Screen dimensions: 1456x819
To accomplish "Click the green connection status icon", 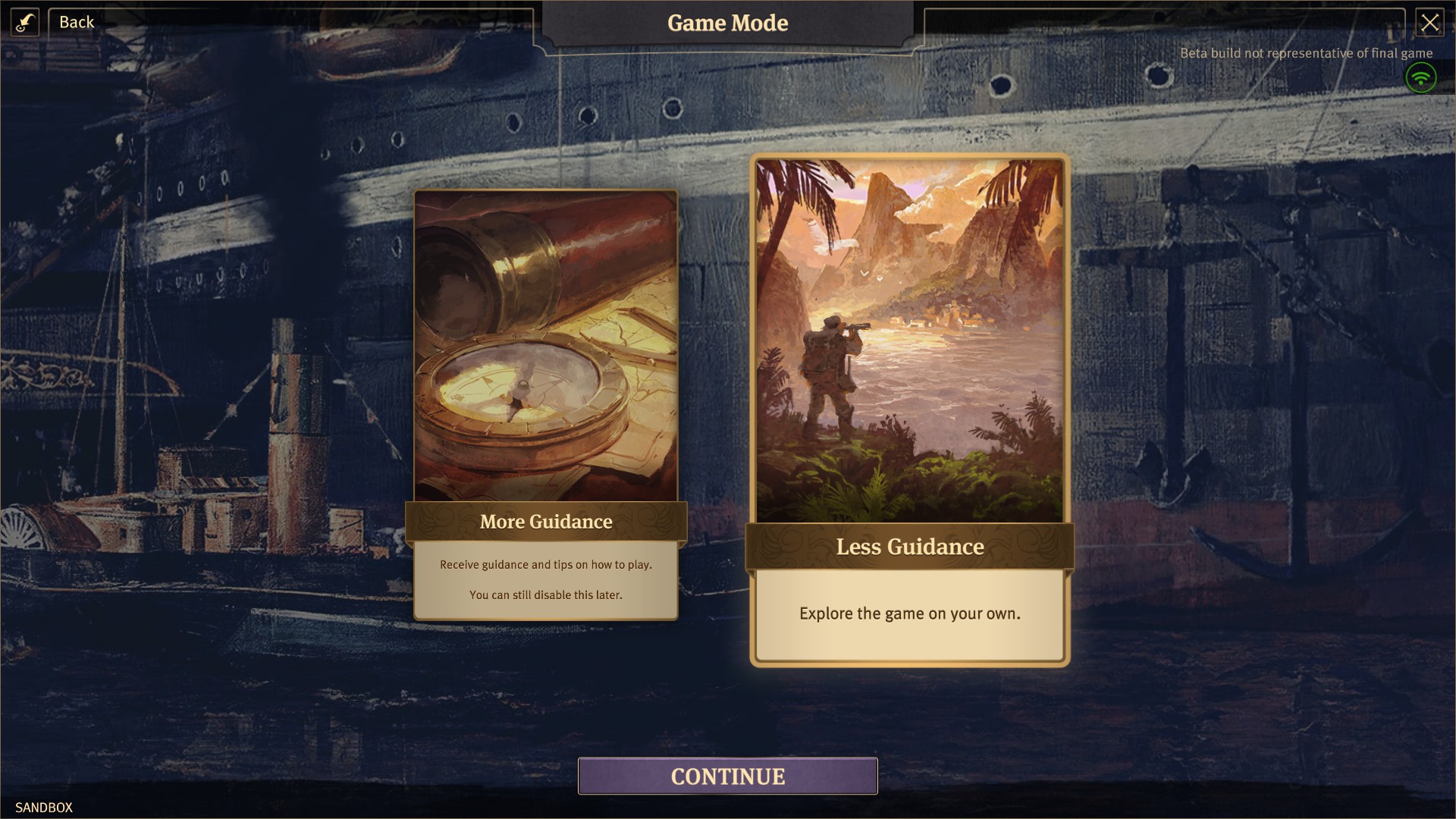I will tap(1420, 77).
